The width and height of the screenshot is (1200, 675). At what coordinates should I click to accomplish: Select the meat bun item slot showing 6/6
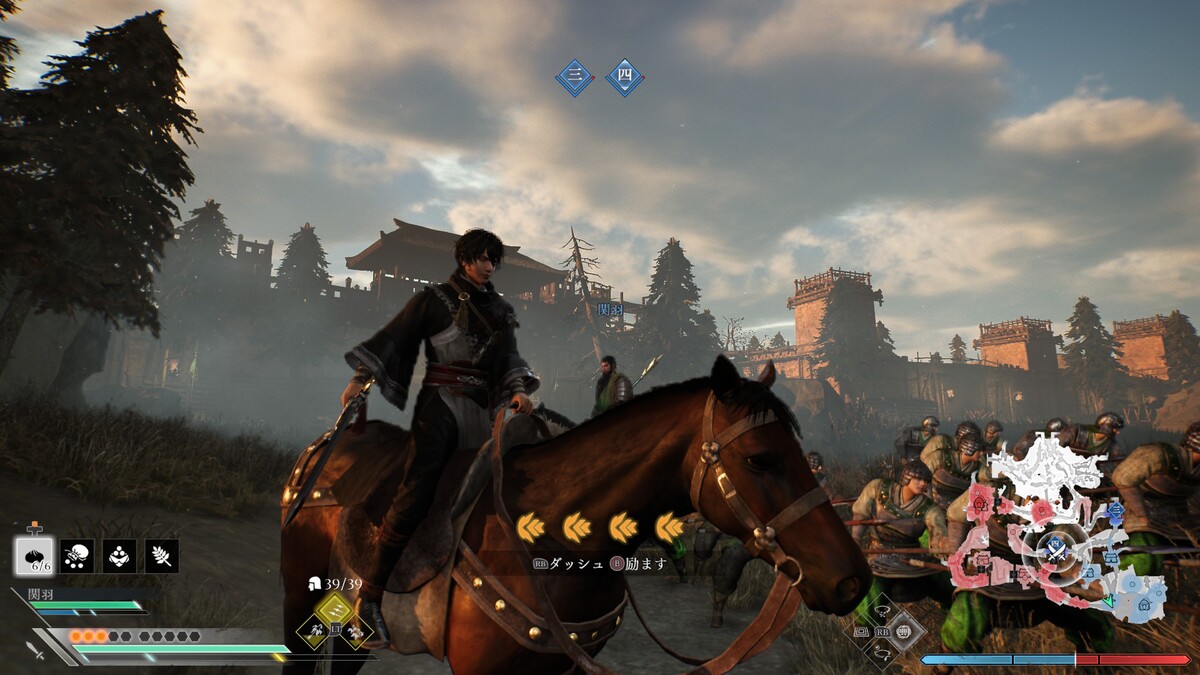(34, 556)
